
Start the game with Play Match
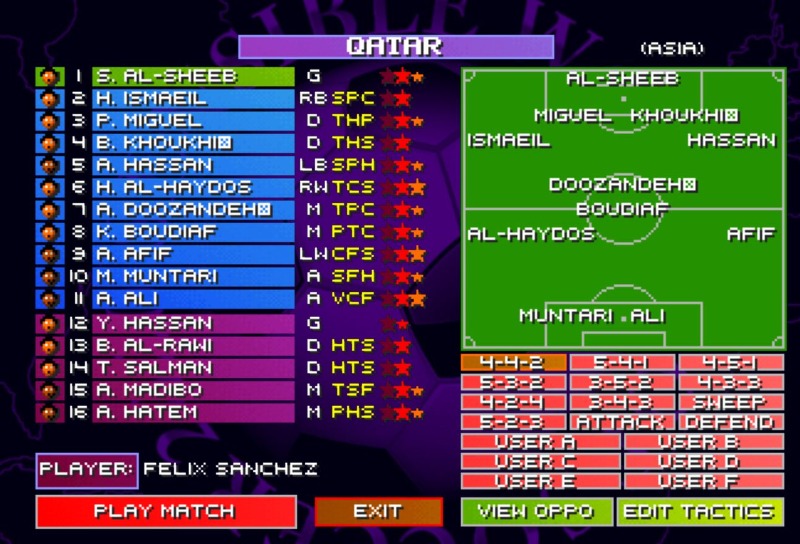pyautogui.click(x=165, y=511)
